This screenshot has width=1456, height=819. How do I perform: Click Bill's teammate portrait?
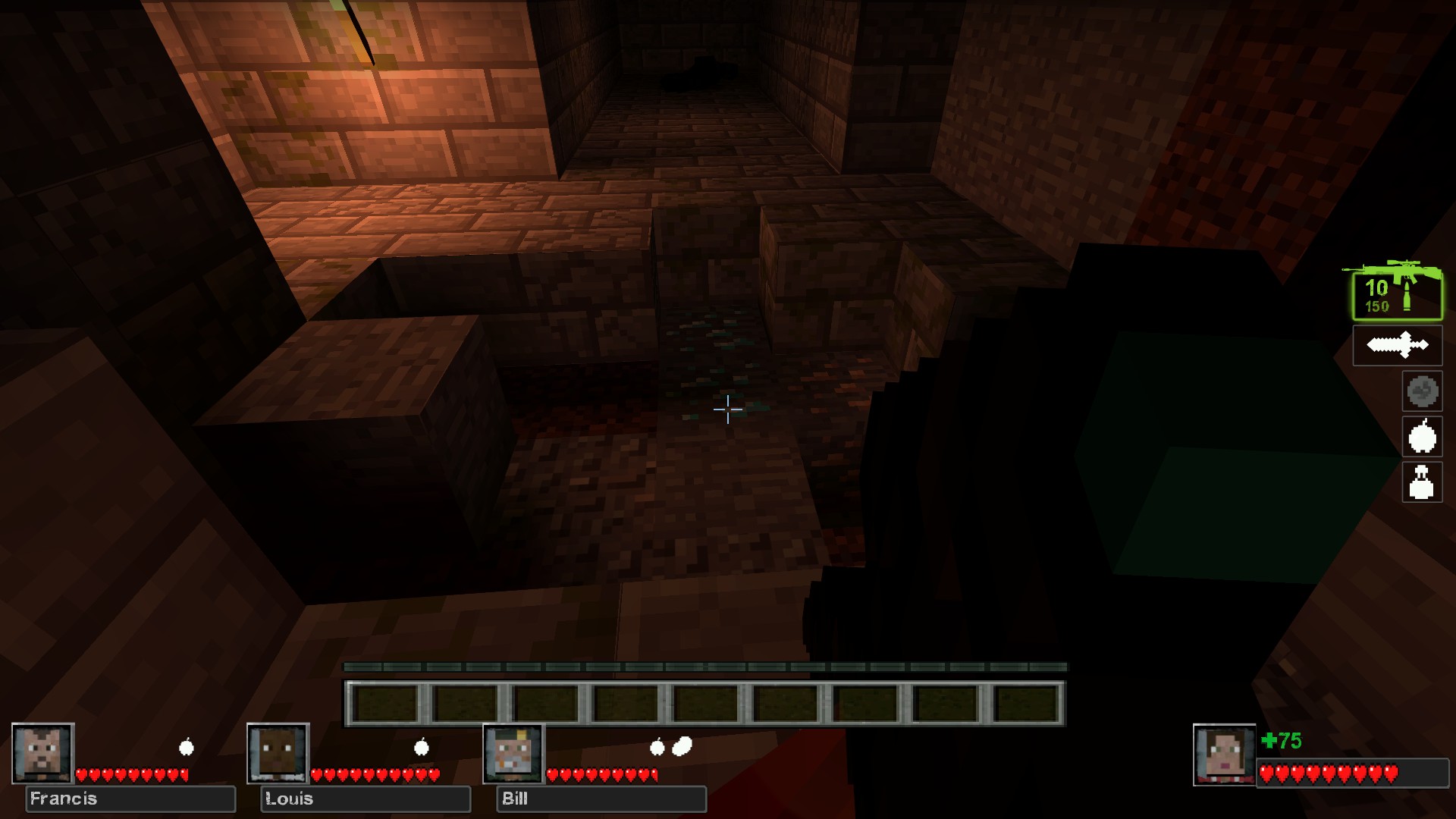point(514,753)
